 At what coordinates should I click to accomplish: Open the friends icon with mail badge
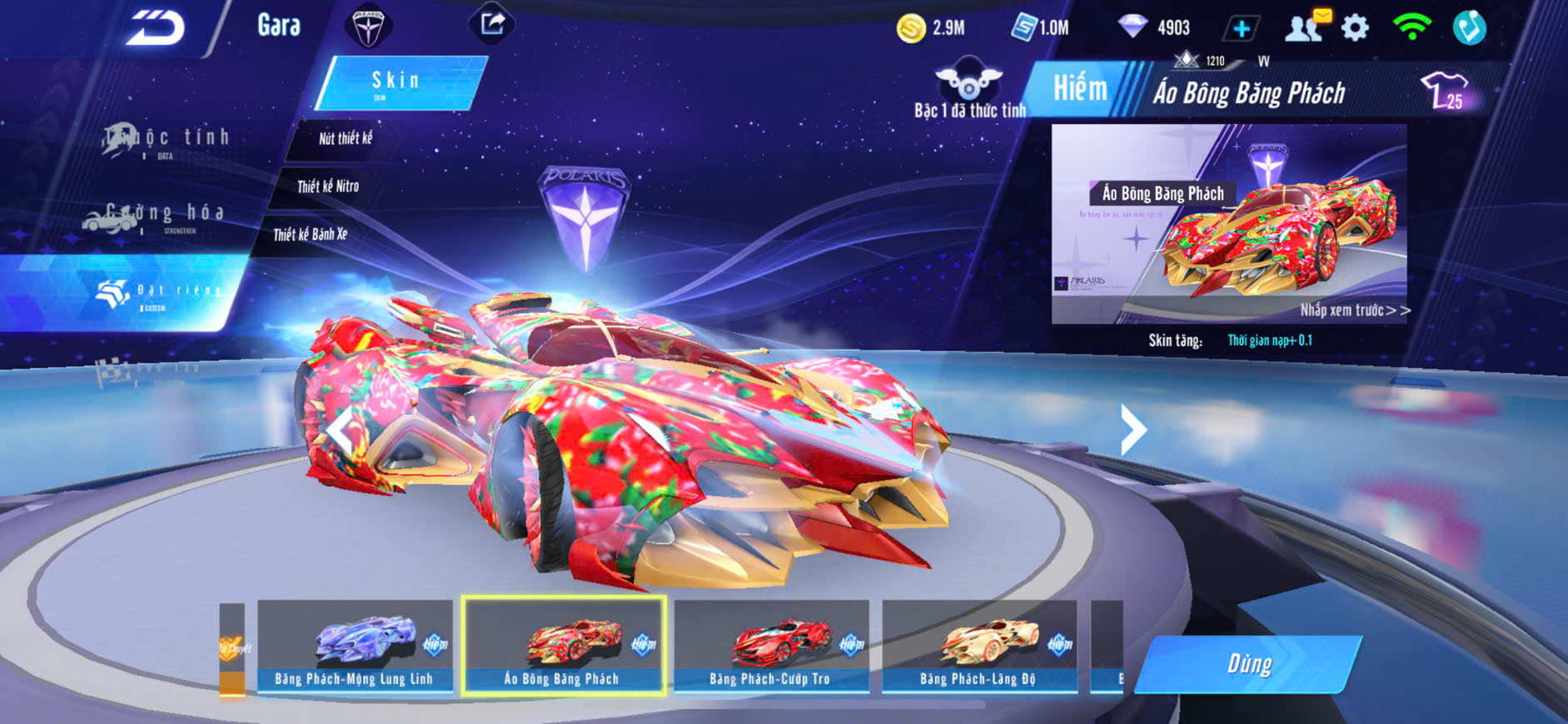[x=1305, y=27]
